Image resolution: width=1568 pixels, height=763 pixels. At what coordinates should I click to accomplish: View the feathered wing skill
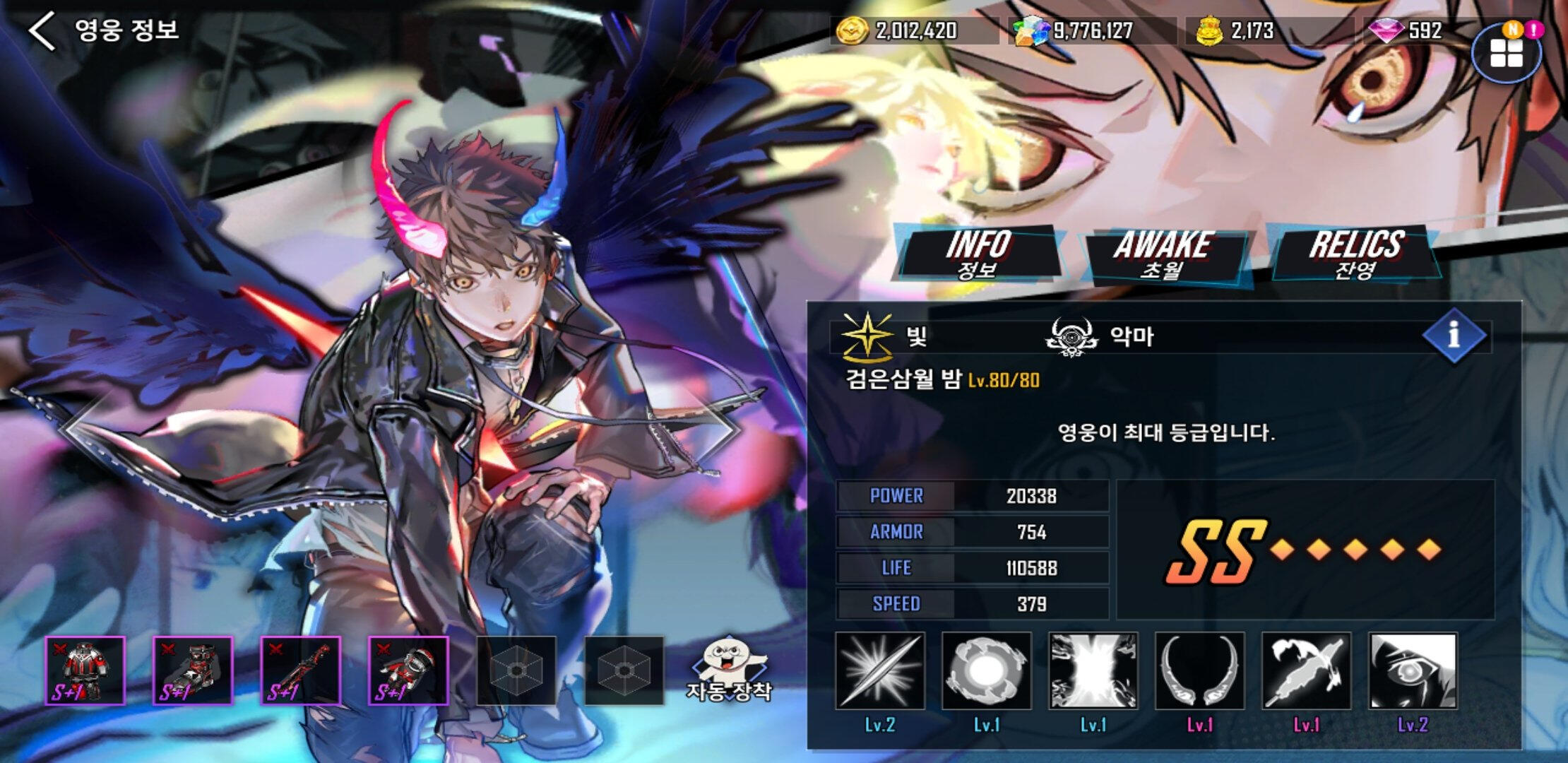(x=1307, y=670)
